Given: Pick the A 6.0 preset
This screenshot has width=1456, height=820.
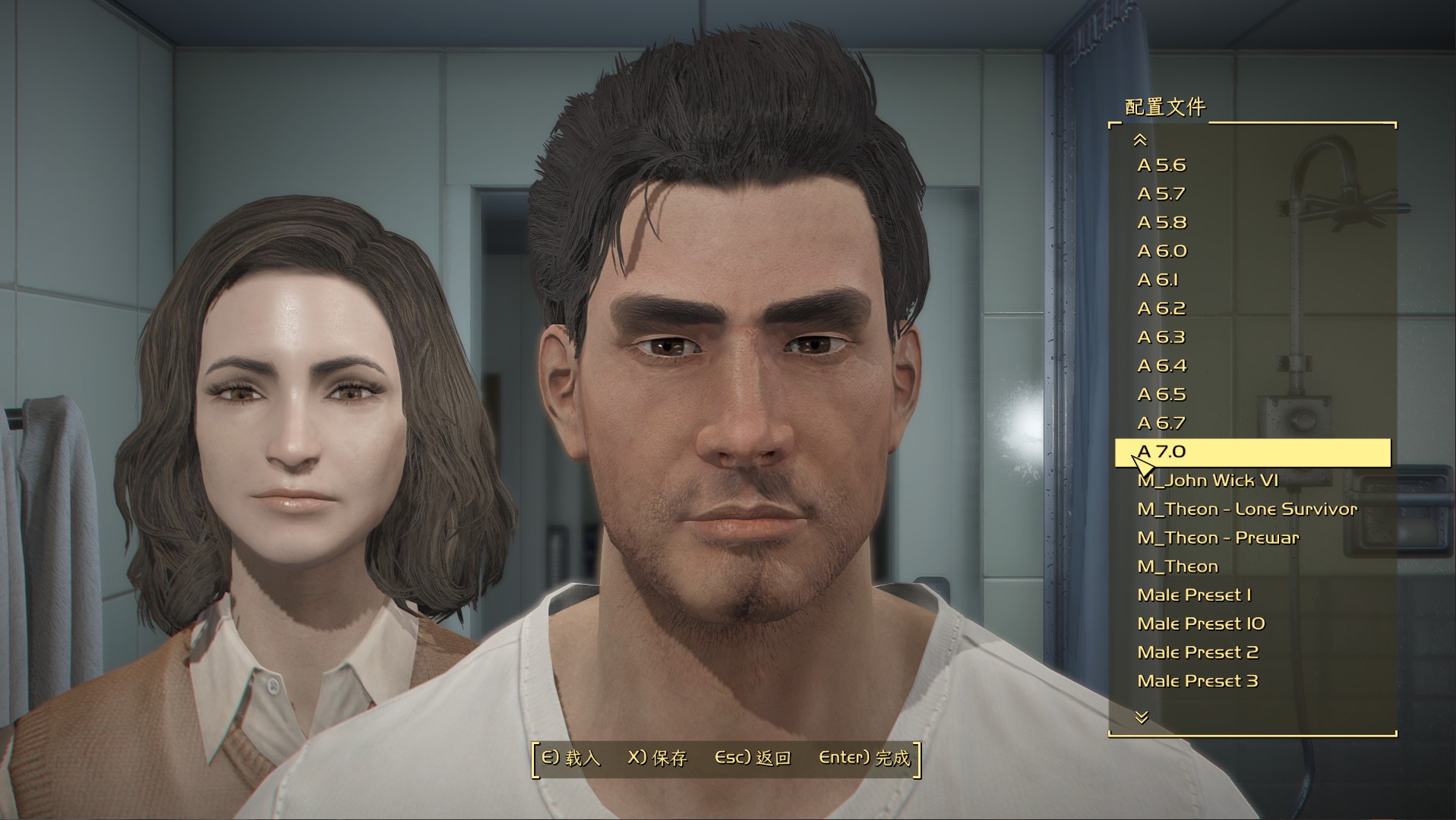Looking at the screenshot, I should coord(1161,251).
